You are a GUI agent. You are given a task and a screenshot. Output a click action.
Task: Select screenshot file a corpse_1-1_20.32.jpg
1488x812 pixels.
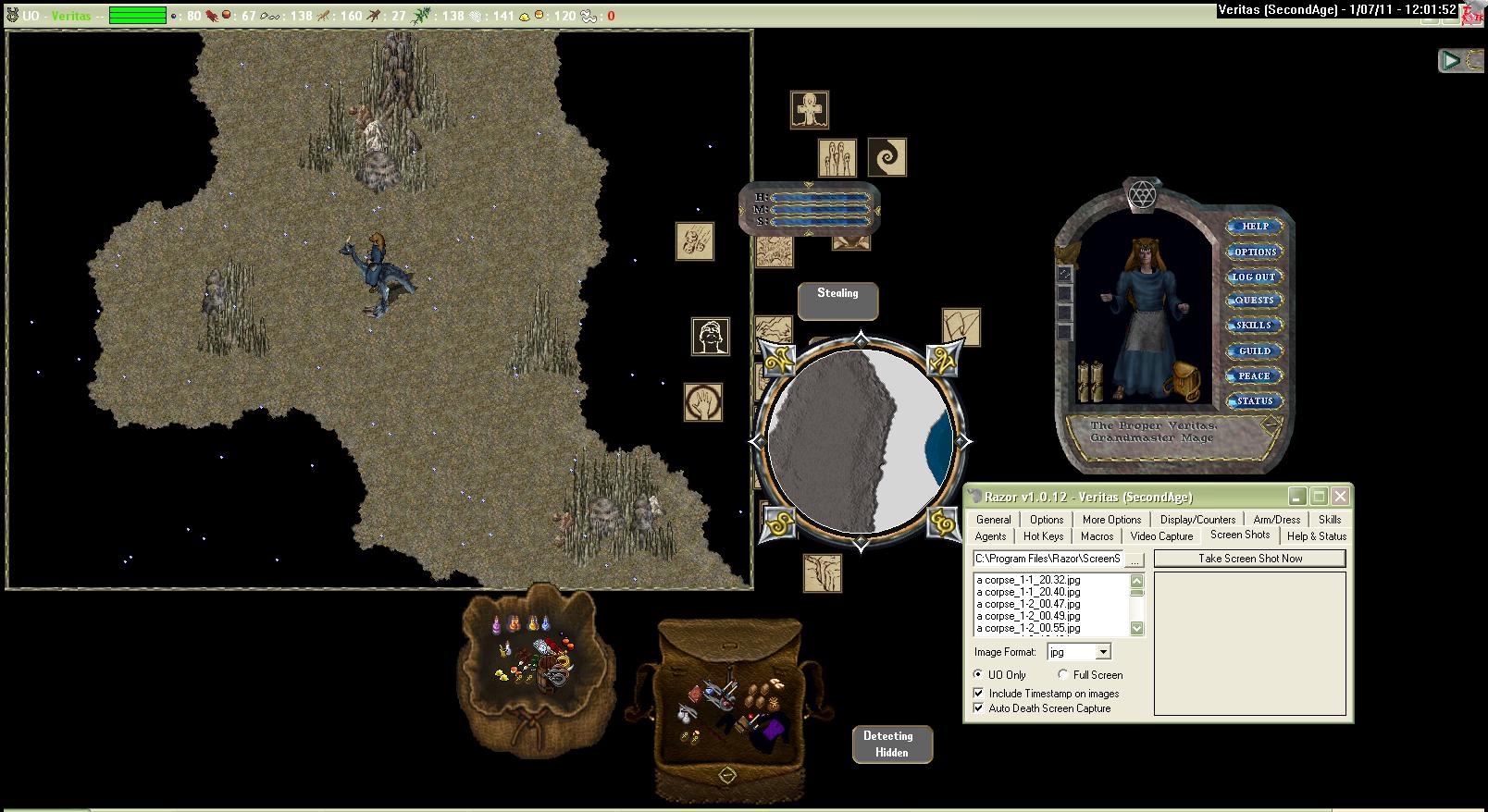tap(1028, 580)
